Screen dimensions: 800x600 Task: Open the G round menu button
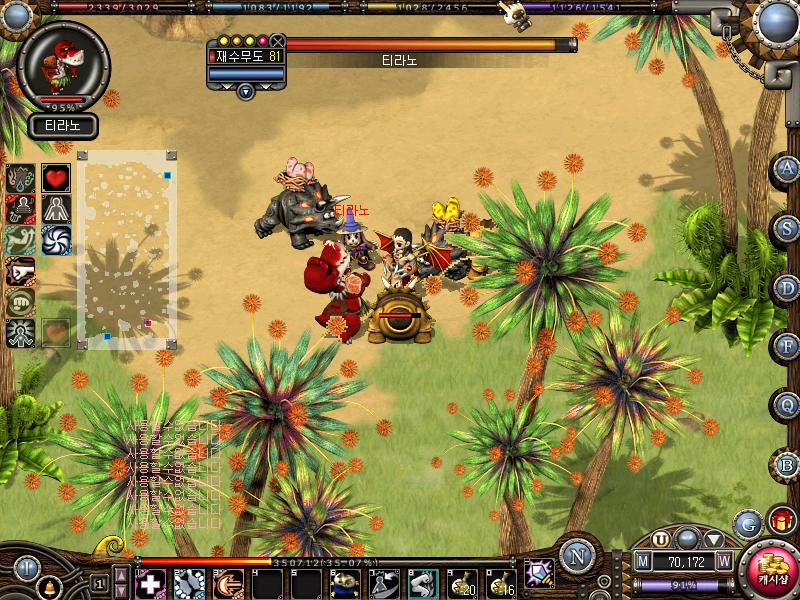point(747,523)
